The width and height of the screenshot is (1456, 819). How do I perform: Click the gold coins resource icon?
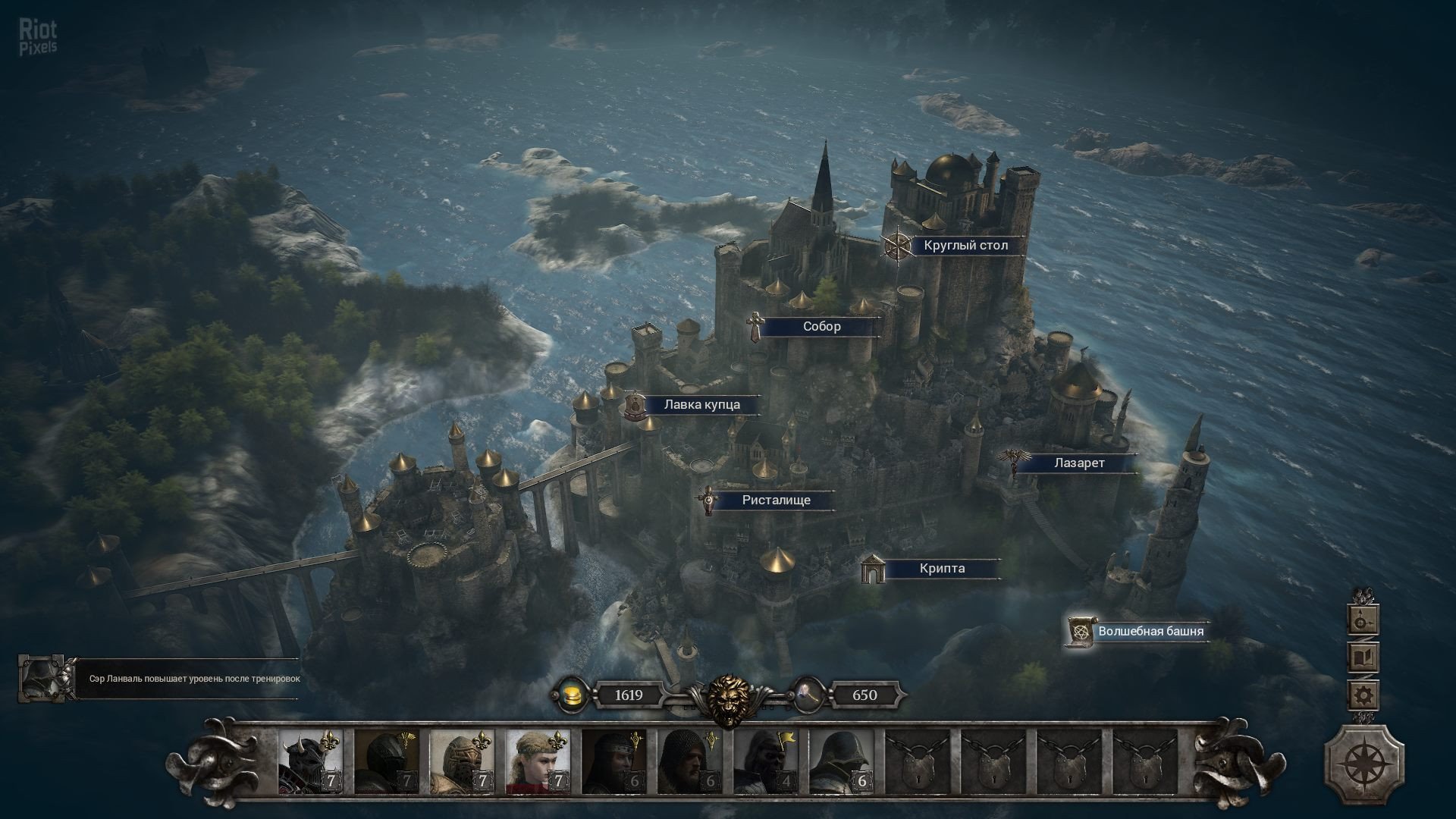click(x=571, y=695)
